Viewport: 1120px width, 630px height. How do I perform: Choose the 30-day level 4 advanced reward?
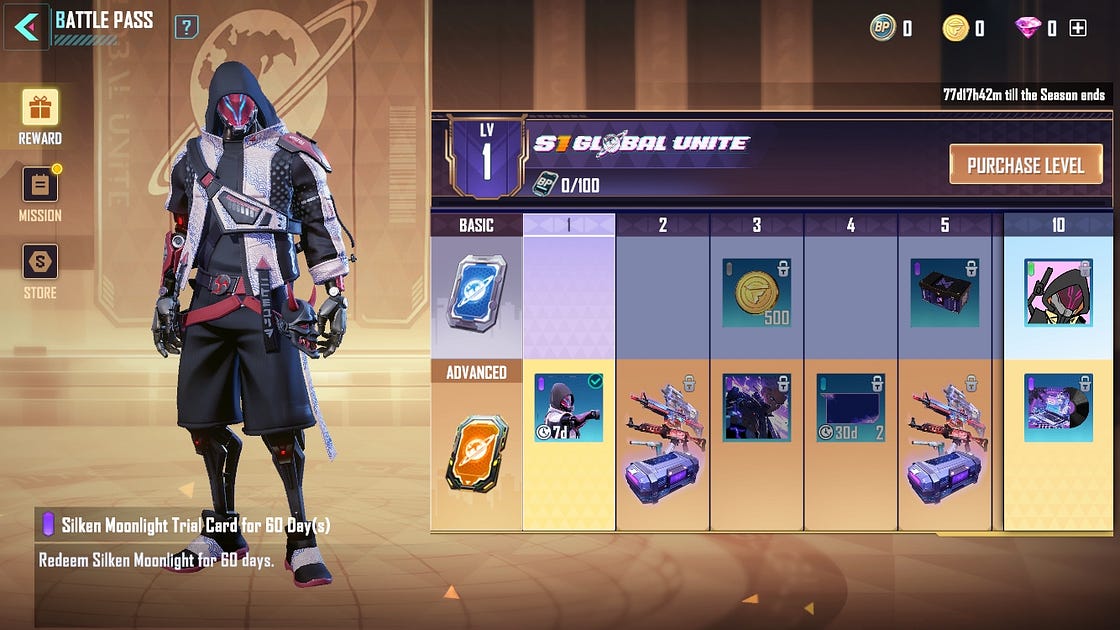pos(851,408)
